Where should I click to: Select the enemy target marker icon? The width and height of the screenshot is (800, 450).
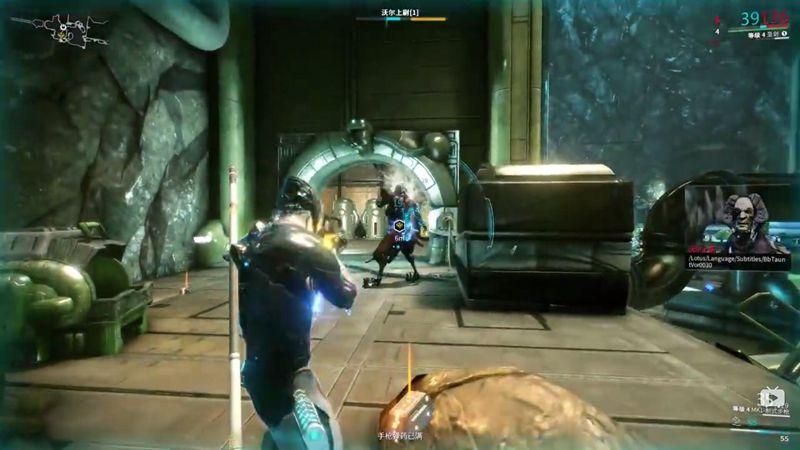[x=397, y=229]
